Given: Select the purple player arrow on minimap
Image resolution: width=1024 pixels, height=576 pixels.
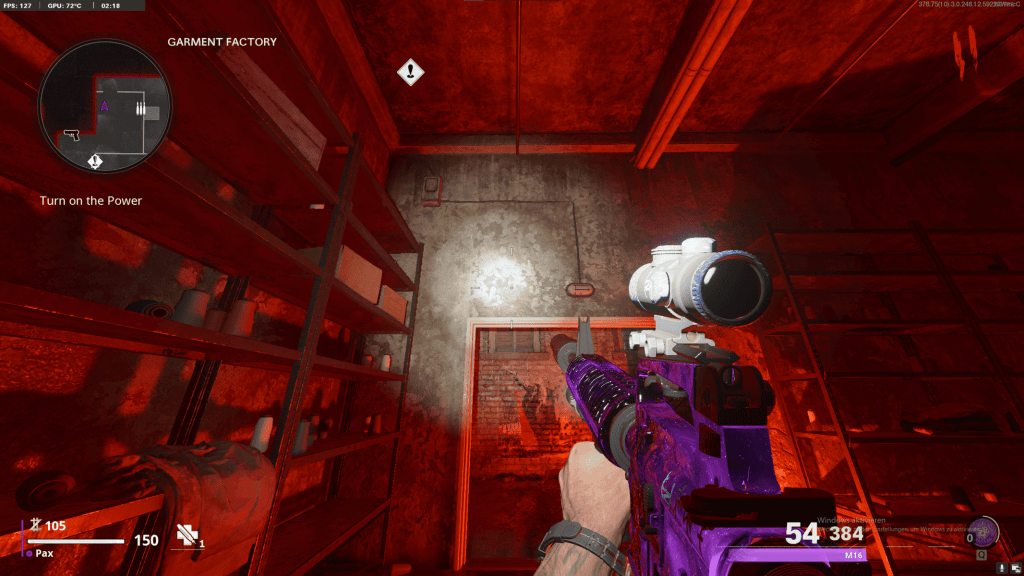Looking at the screenshot, I should coord(103,102).
